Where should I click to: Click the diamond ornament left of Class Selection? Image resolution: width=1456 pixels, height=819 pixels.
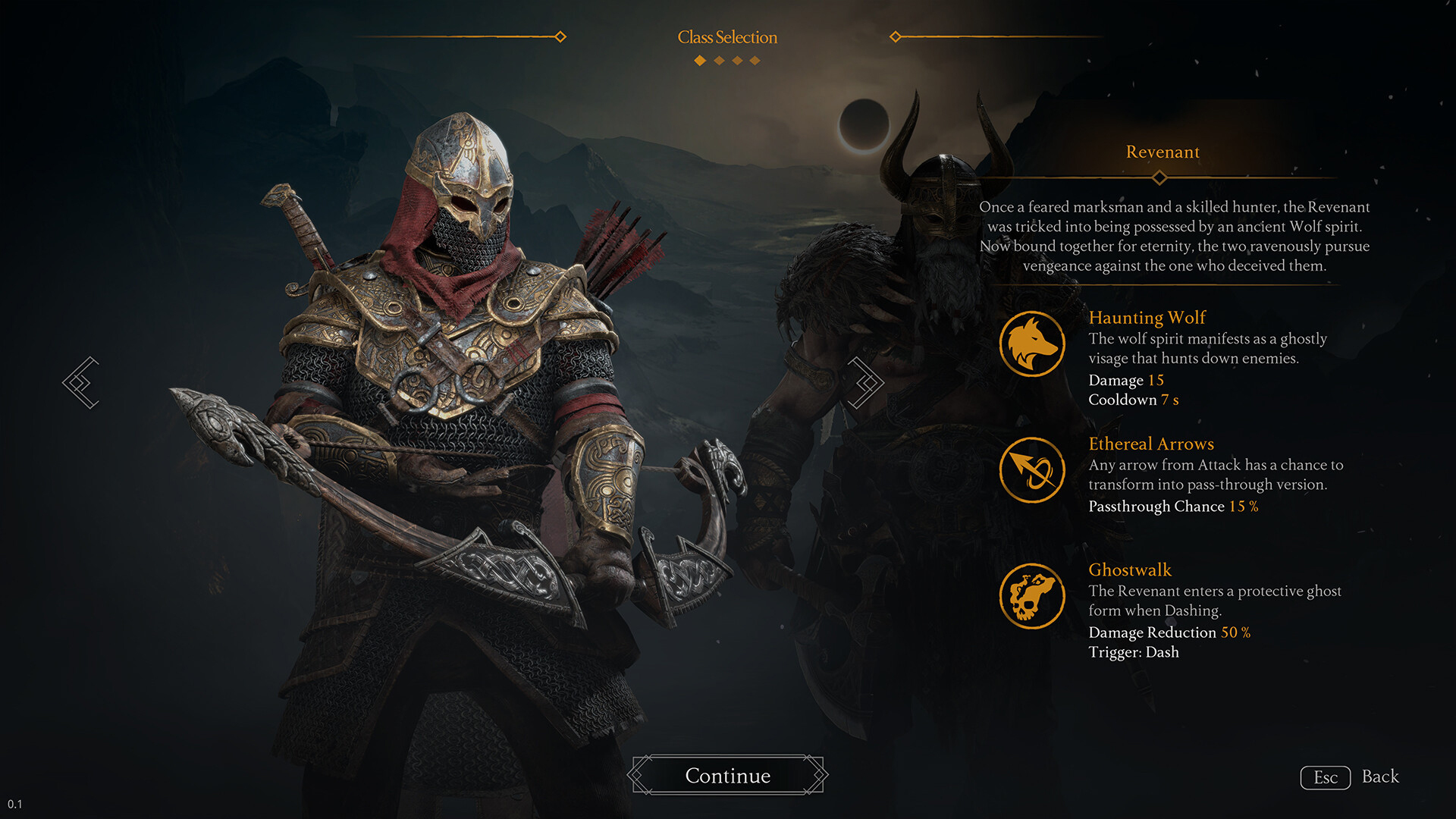(560, 35)
